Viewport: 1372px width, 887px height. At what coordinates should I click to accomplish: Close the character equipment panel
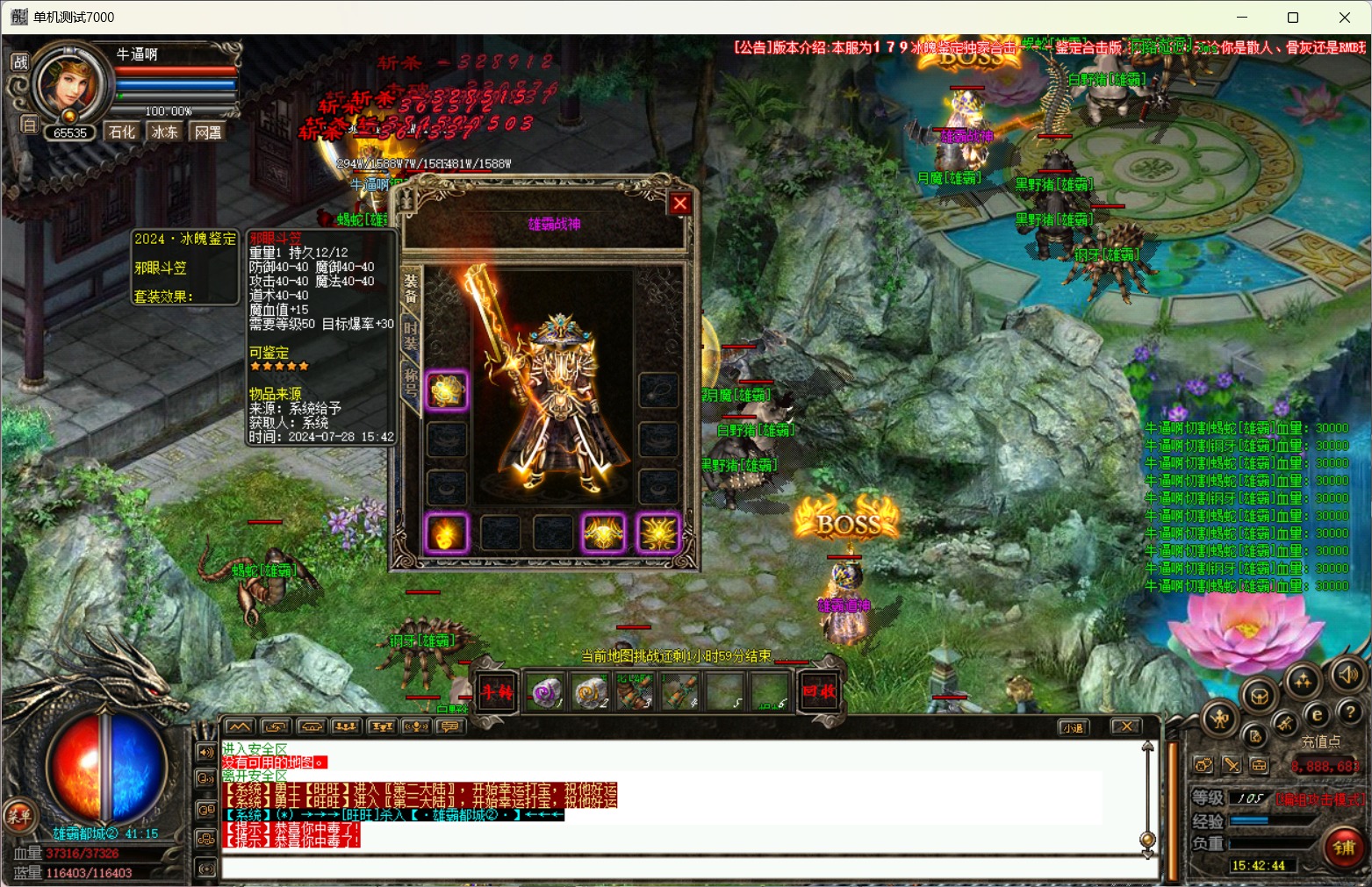click(x=679, y=204)
